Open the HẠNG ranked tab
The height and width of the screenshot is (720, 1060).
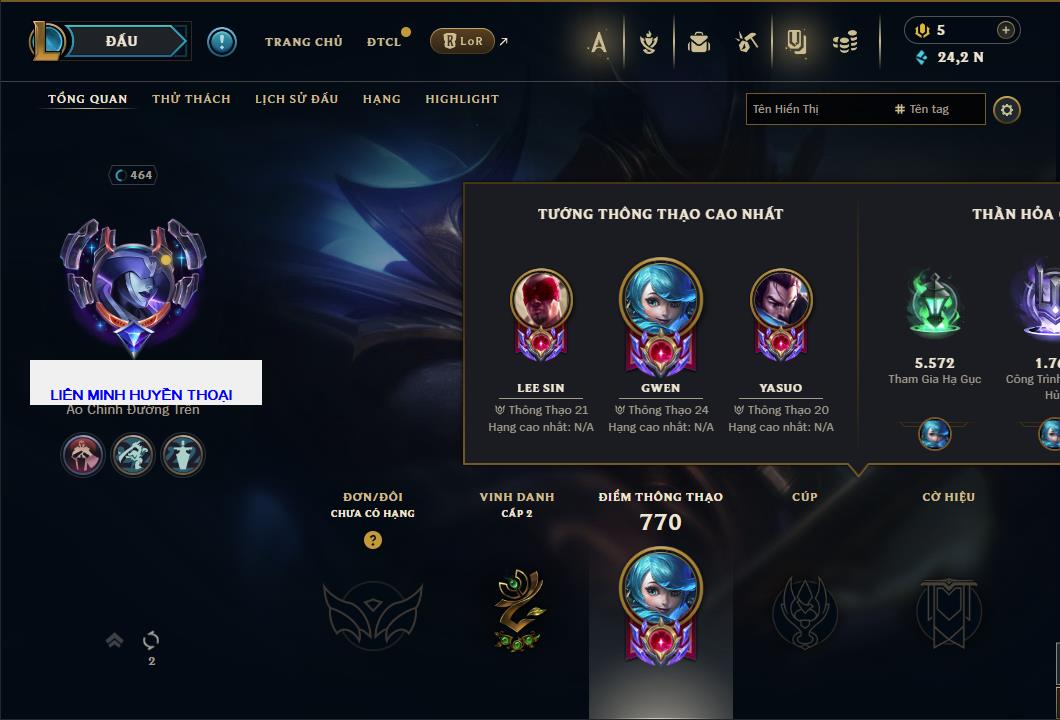[381, 99]
